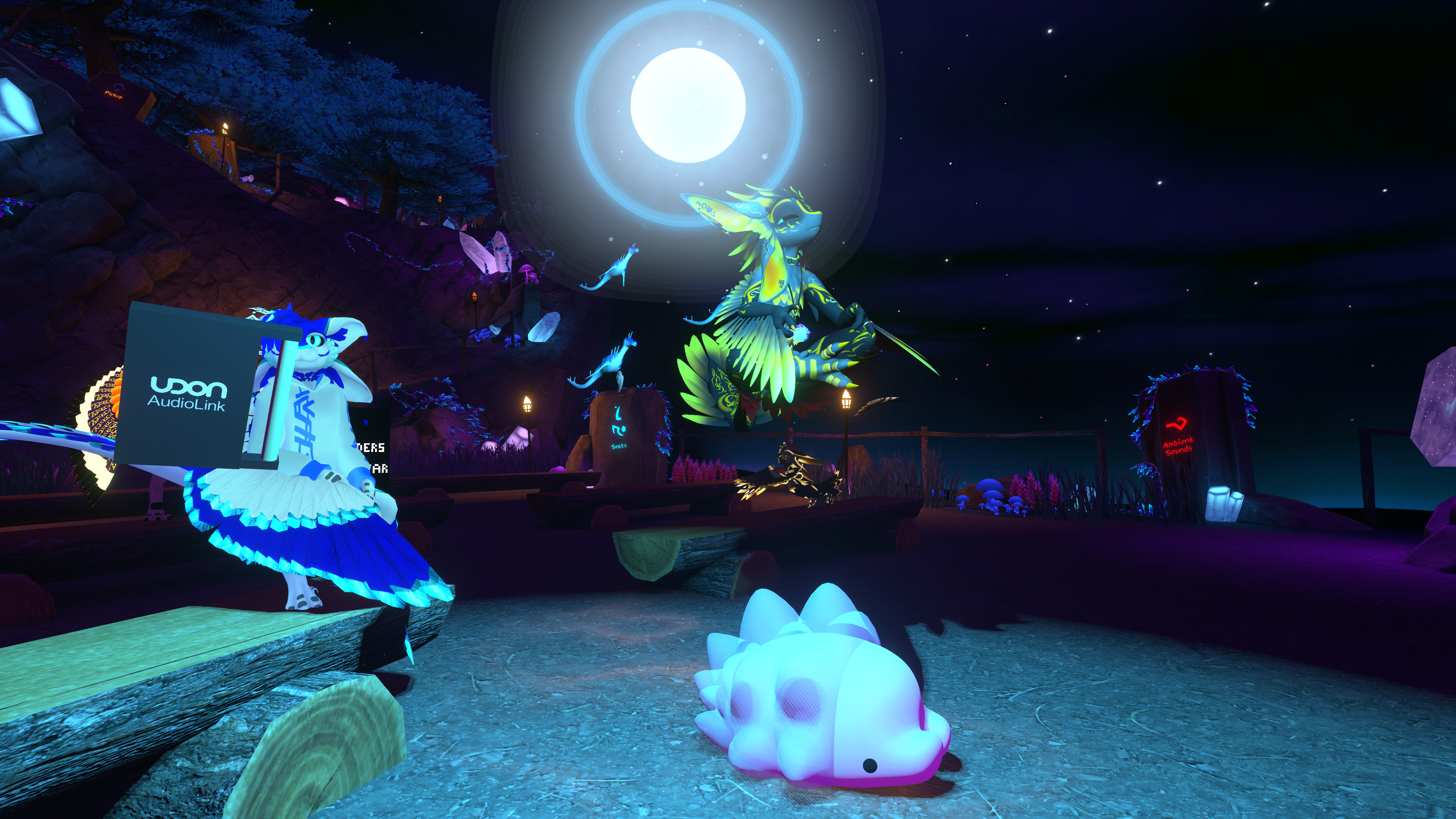Toggle the orange Pickup sign
The height and width of the screenshot is (819, 1456).
114,93
